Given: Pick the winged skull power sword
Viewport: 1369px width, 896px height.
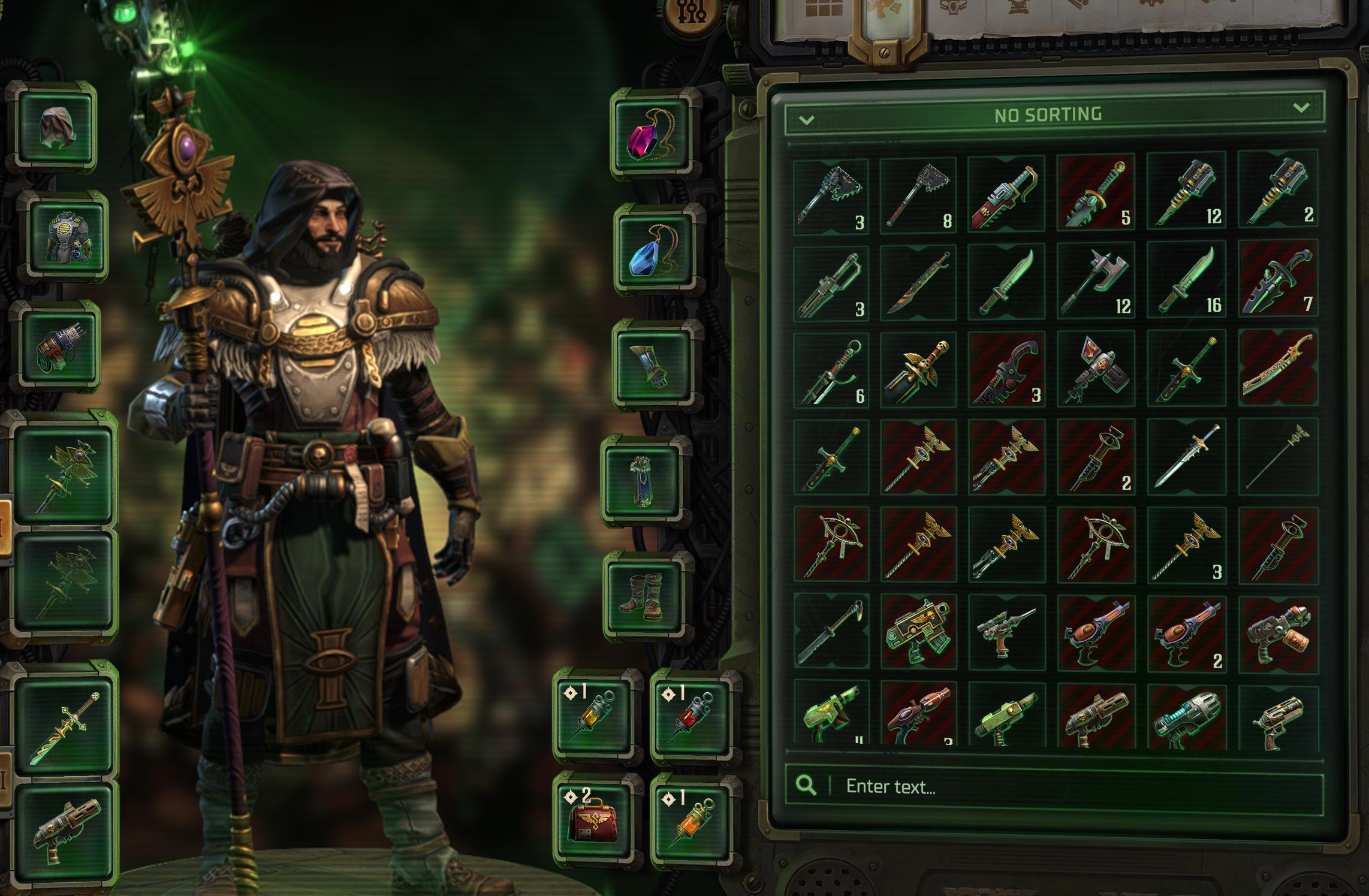Looking at the screenshot, I should 918,368.
